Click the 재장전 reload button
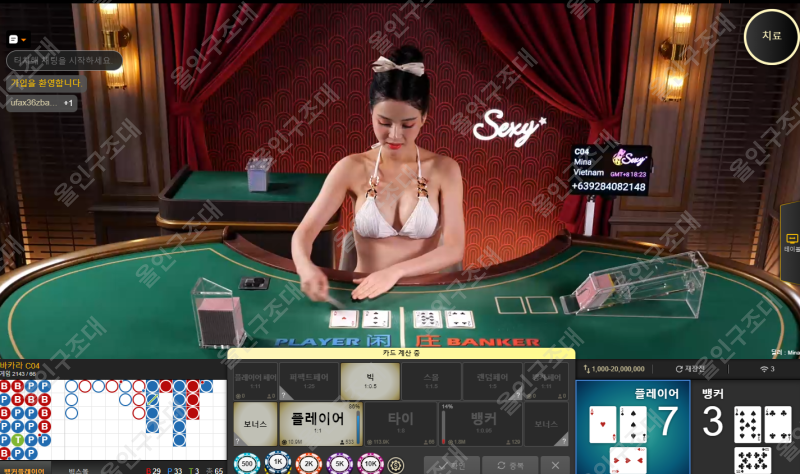 tap(690, 369)
